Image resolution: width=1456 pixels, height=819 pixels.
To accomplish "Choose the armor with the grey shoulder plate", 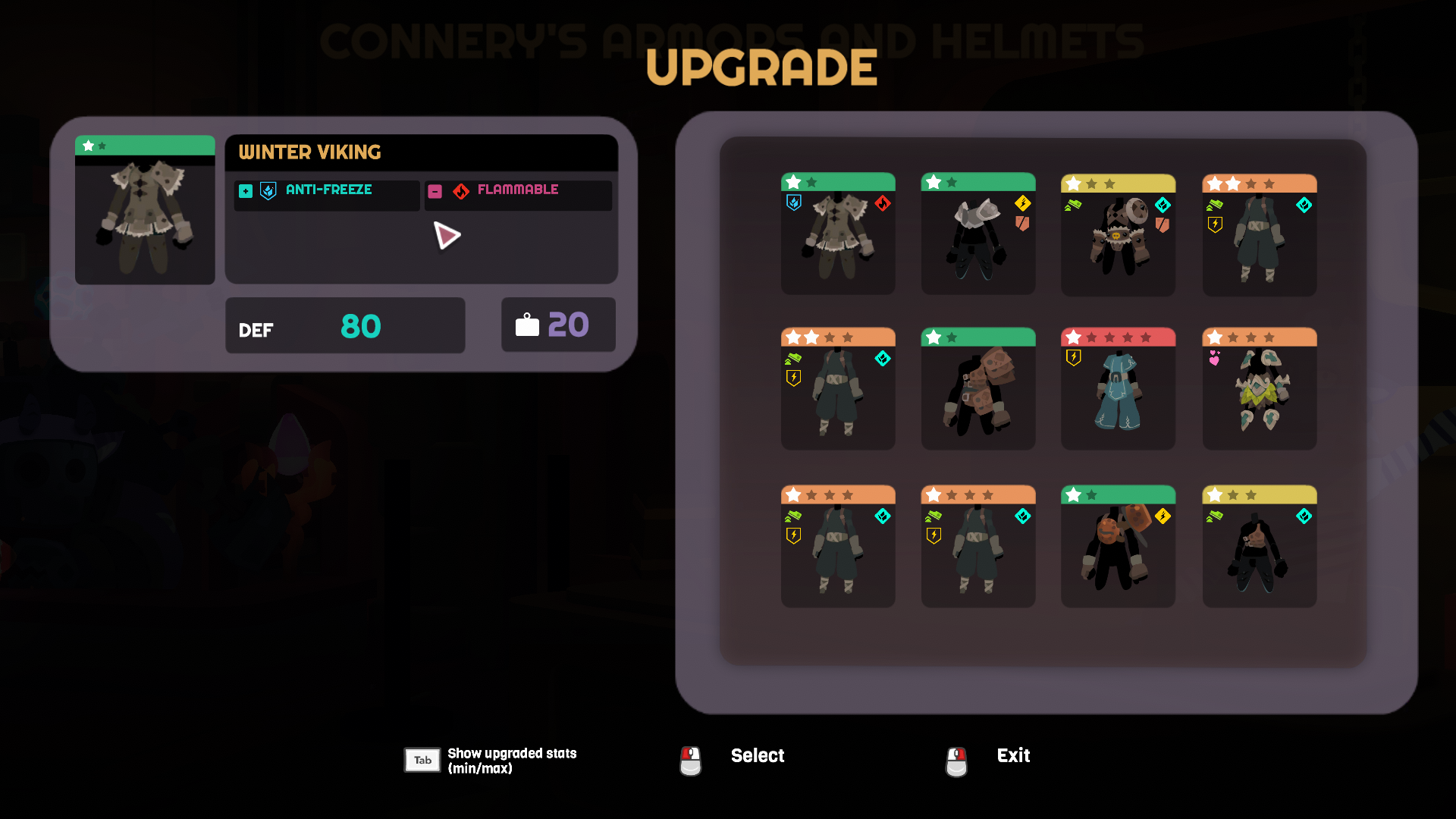I will click(977, 235).
